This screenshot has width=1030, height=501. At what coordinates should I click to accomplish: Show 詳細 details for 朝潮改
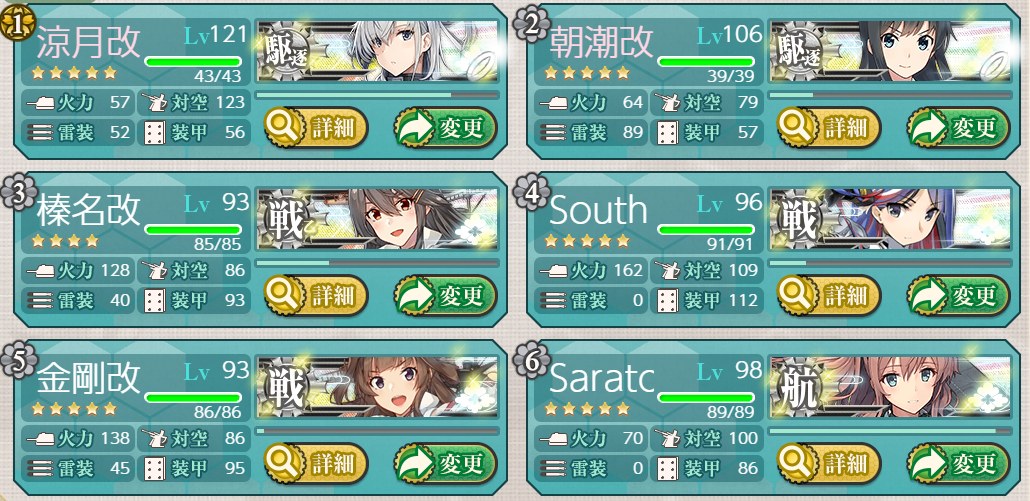coord(829,128)
